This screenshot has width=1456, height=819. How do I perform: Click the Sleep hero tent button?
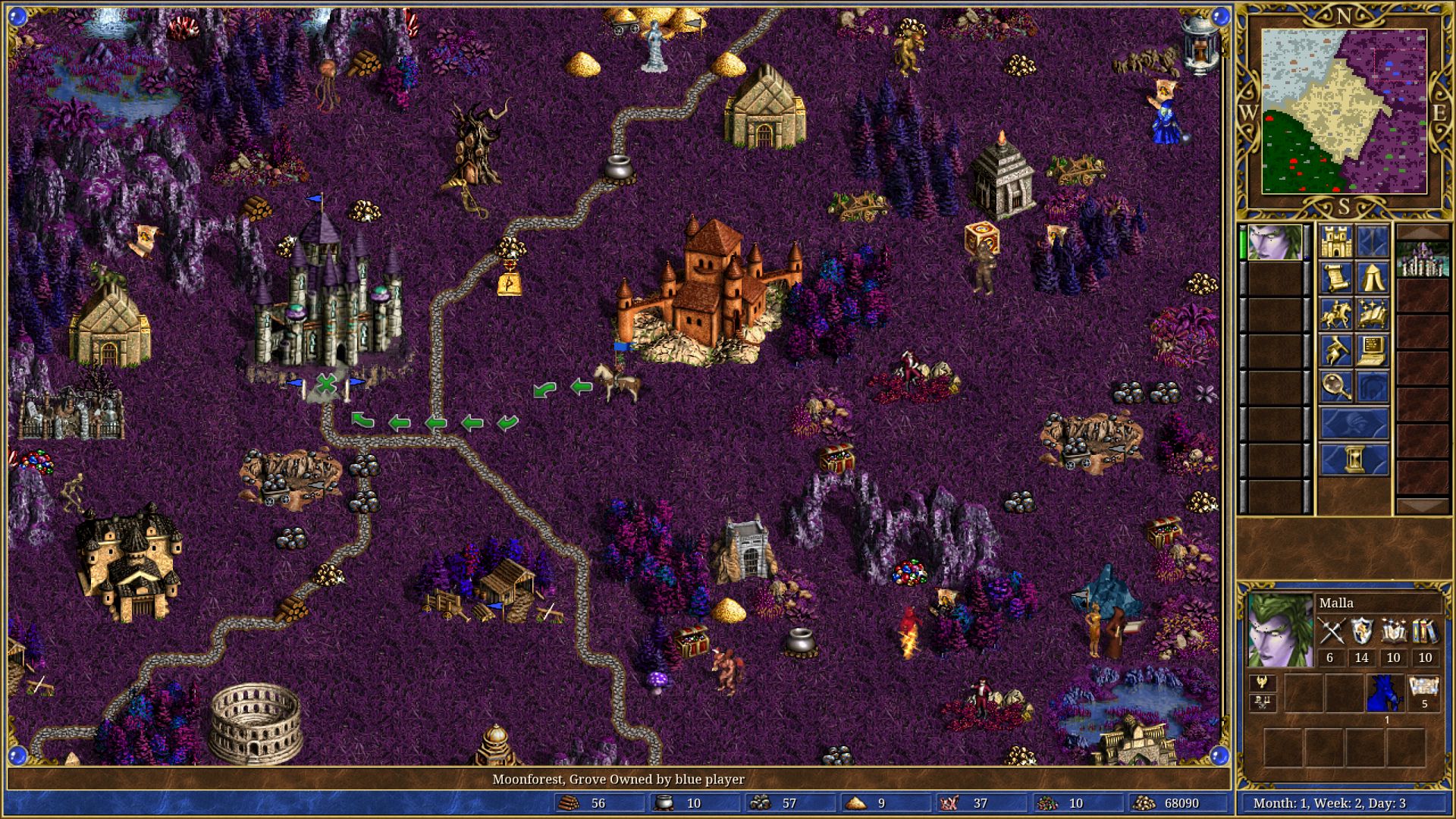pyautogui.click(x=1373, y=278)
